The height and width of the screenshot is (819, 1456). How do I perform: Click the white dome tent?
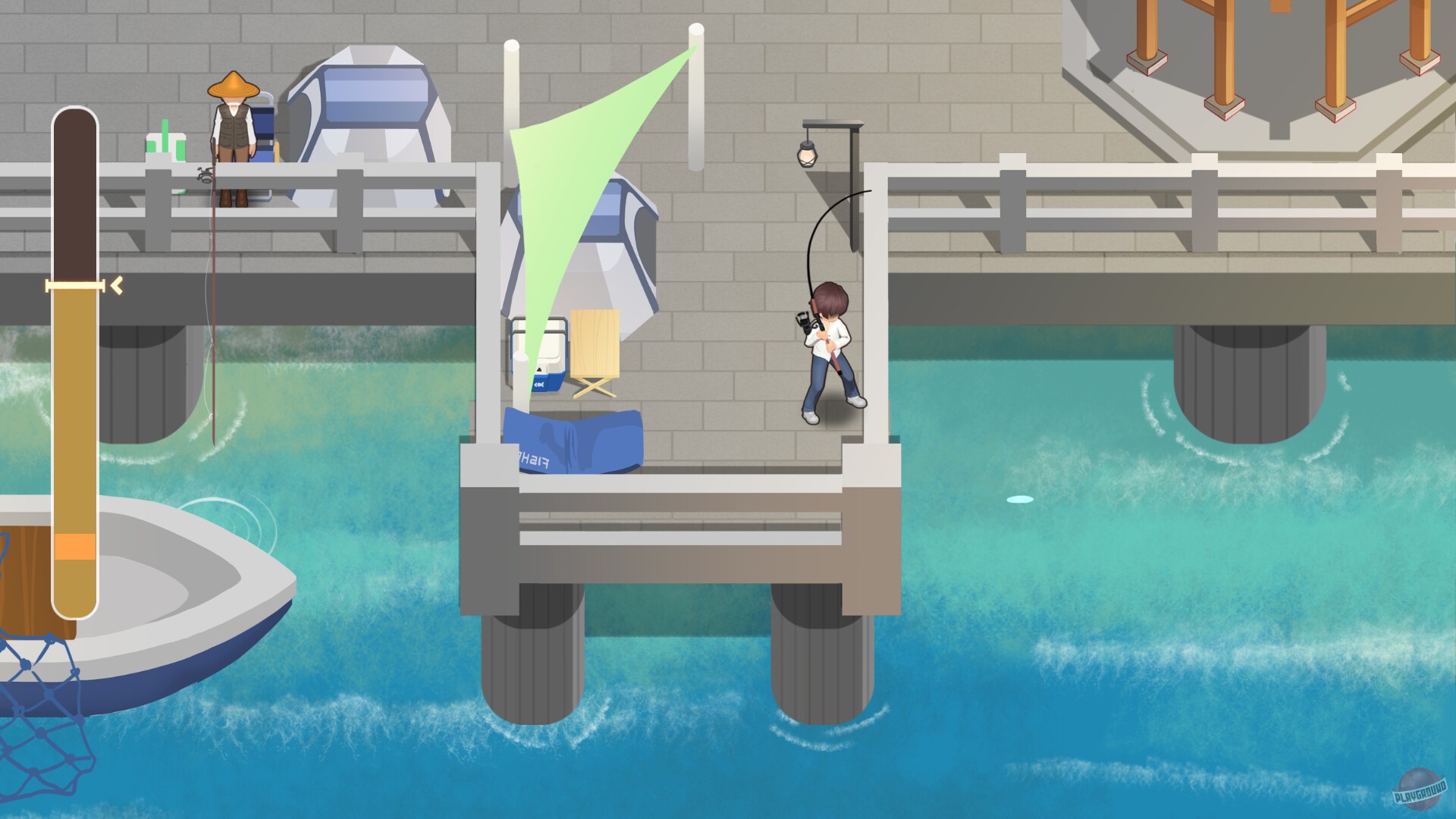coord(364,114)
